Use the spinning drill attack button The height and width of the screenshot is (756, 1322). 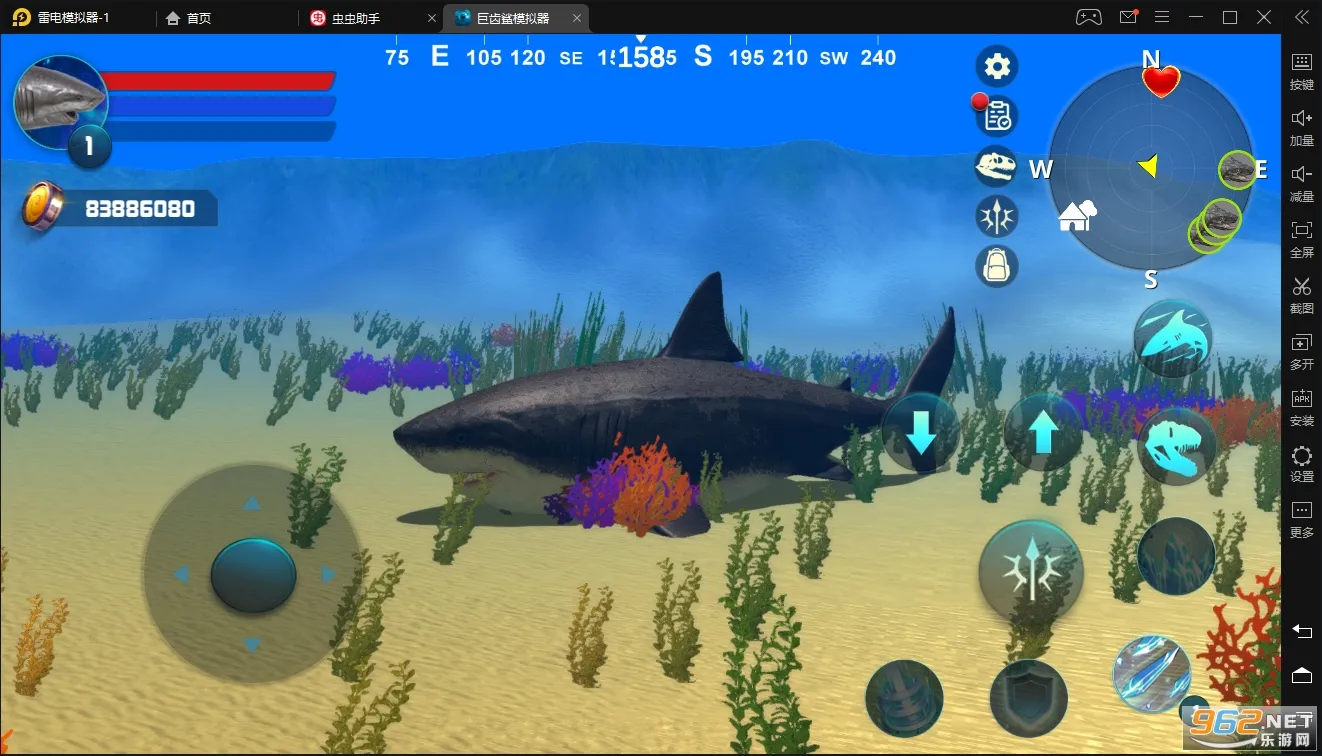906,700
